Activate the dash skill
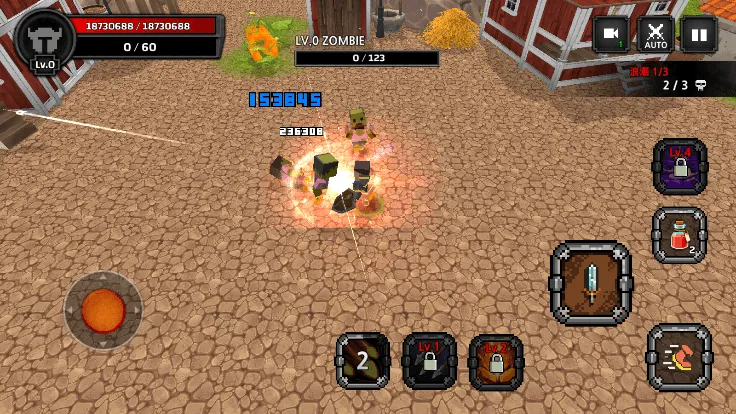The image size is (736, 414). (x=680, y=357)
